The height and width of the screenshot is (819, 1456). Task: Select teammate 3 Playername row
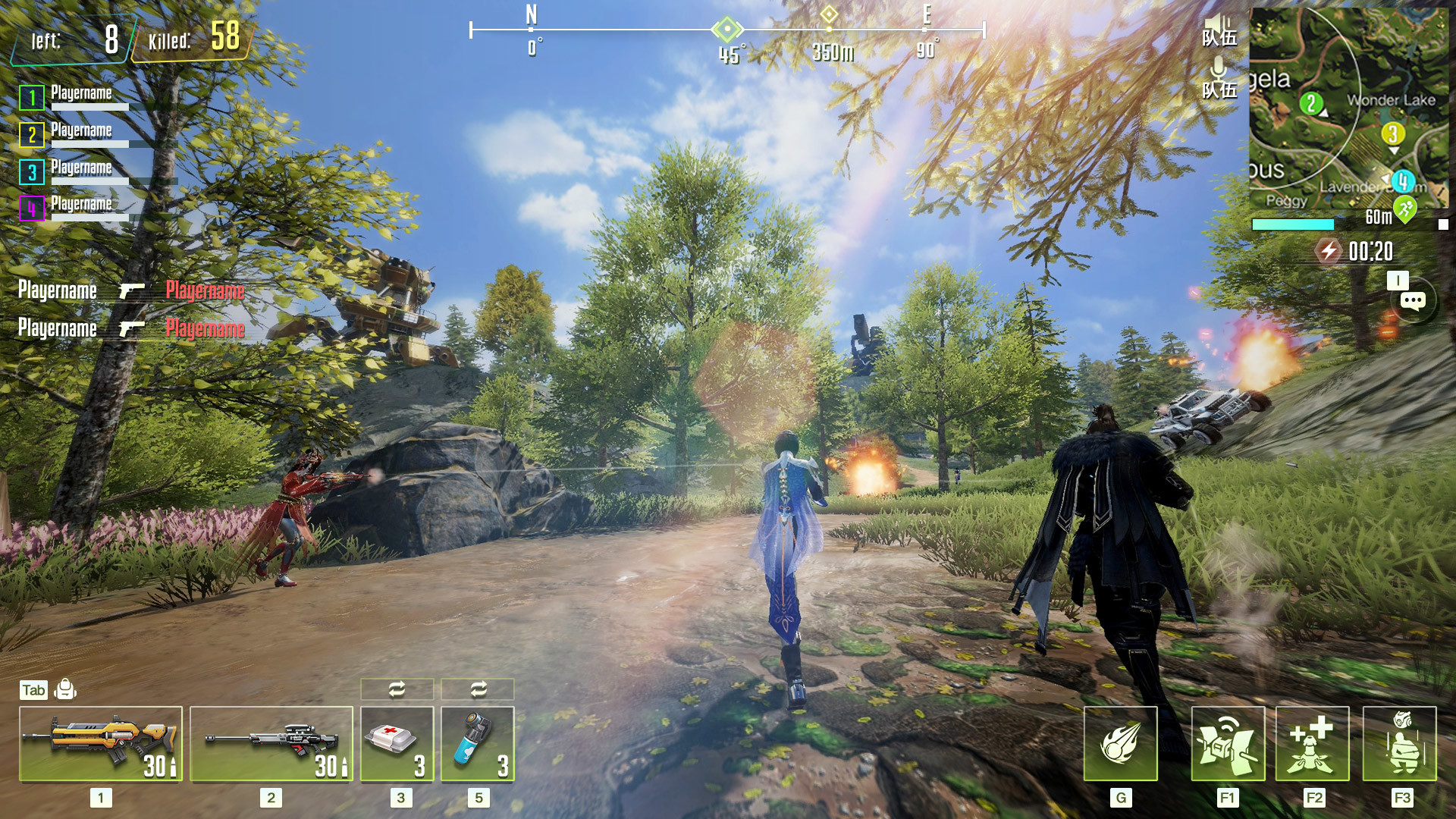(76, 171)
